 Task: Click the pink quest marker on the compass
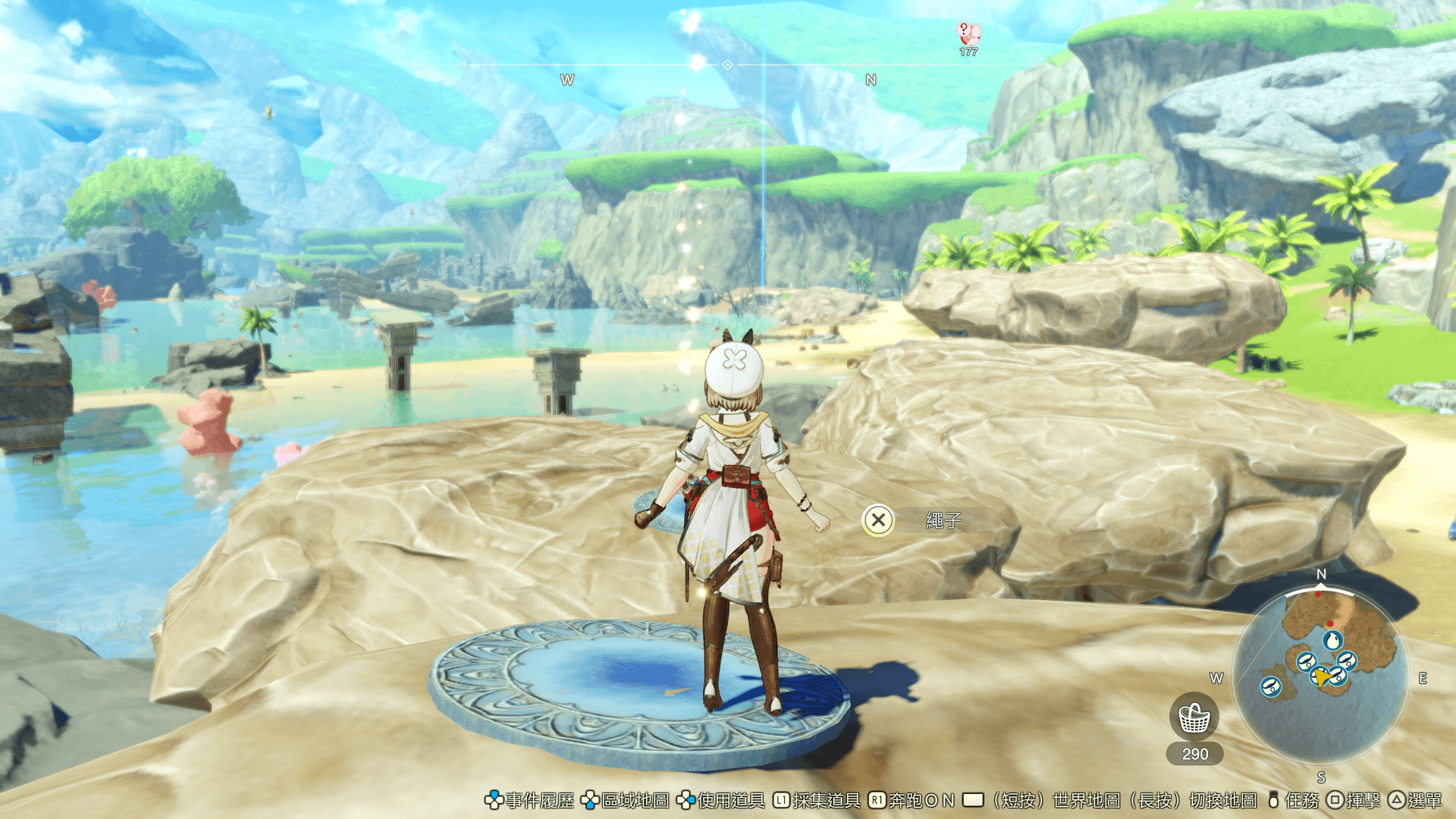(968, 34)
